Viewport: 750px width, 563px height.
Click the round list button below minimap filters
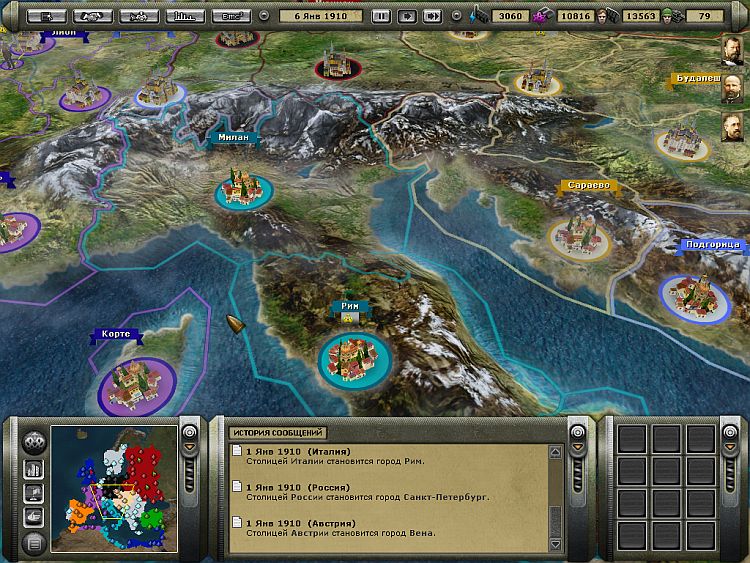[x=34, y=543]
